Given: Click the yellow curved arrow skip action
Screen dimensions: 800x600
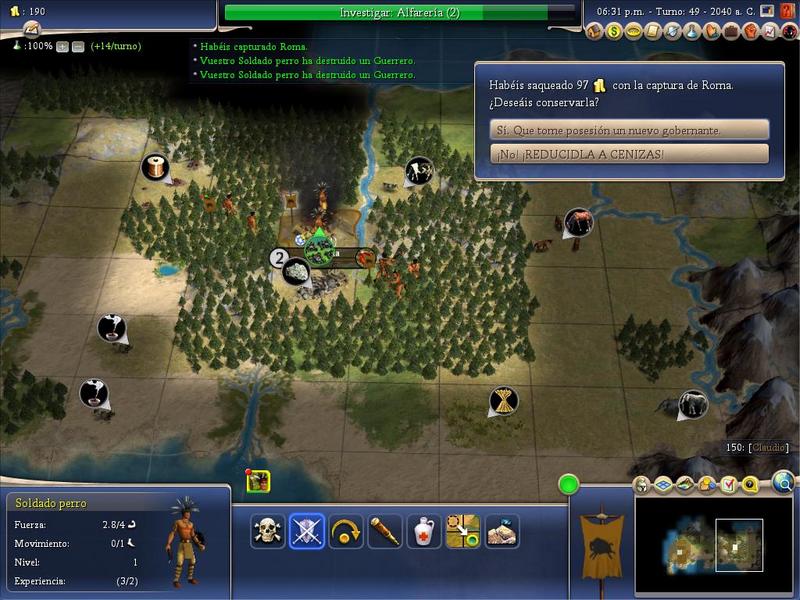Looking at the screenshot, I should point(346,531).
